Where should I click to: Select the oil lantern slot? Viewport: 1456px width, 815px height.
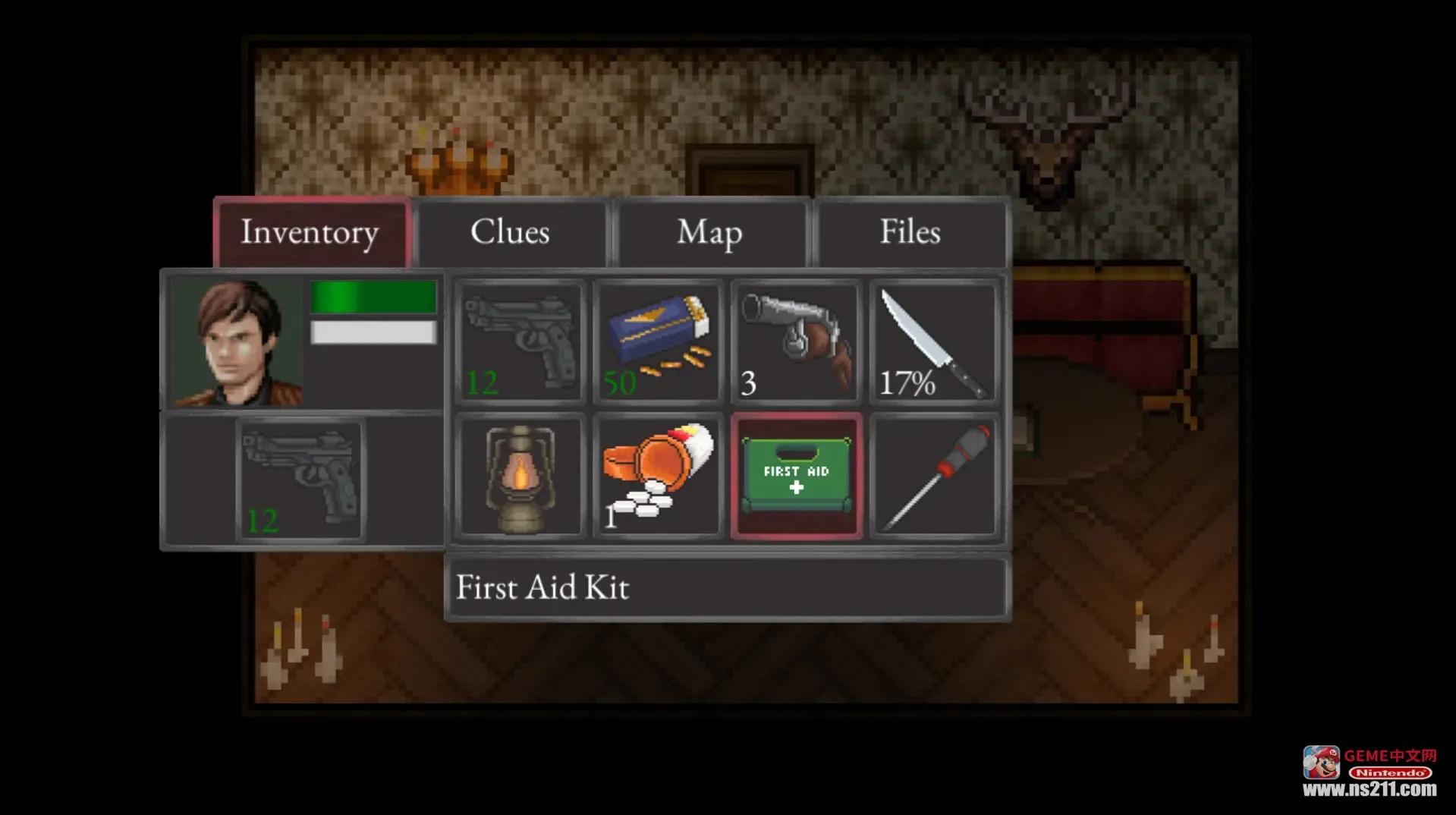[x=520, y=477]
